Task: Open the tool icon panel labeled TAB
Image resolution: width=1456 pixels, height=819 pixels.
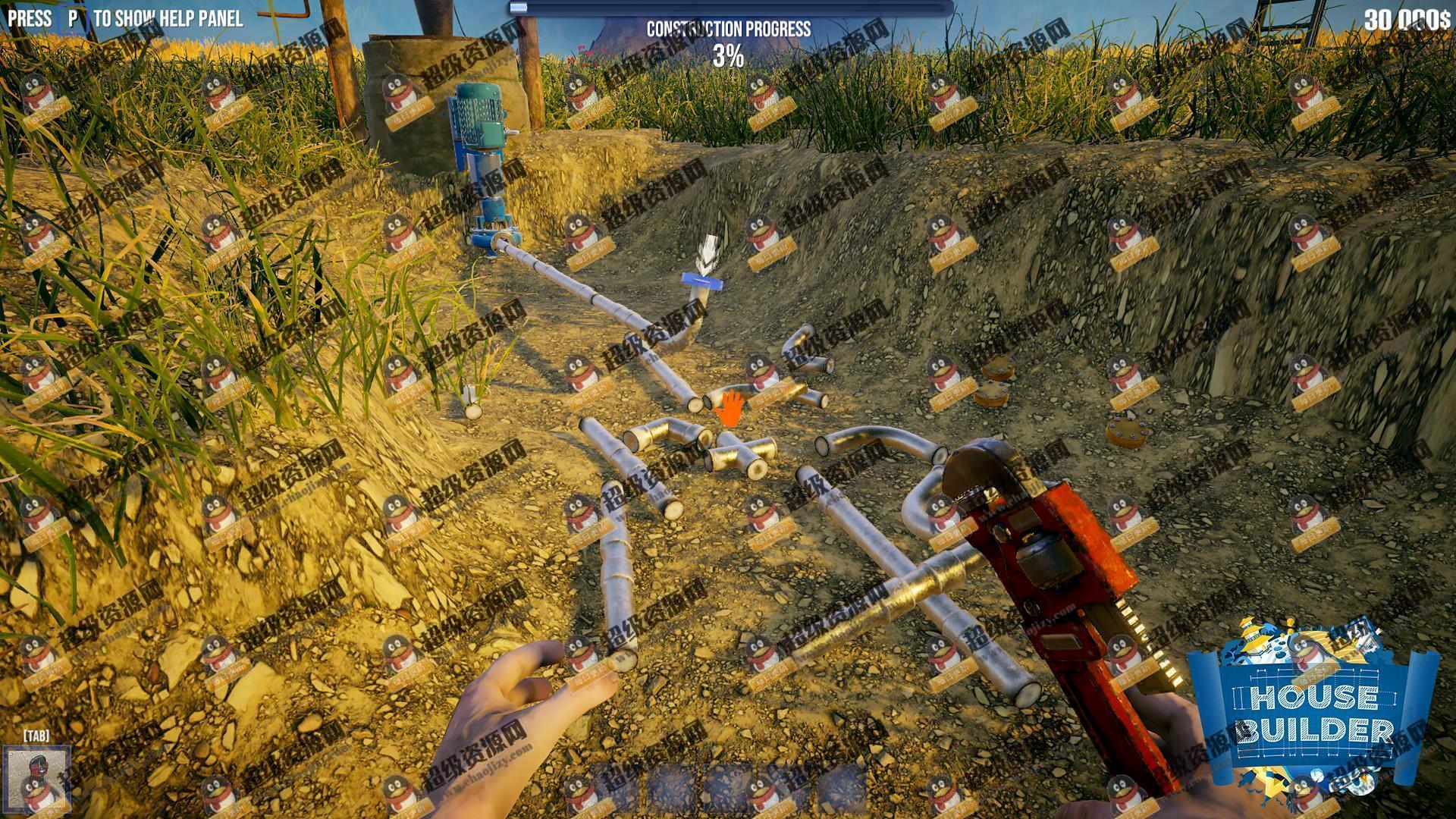Action: point(36,780)
